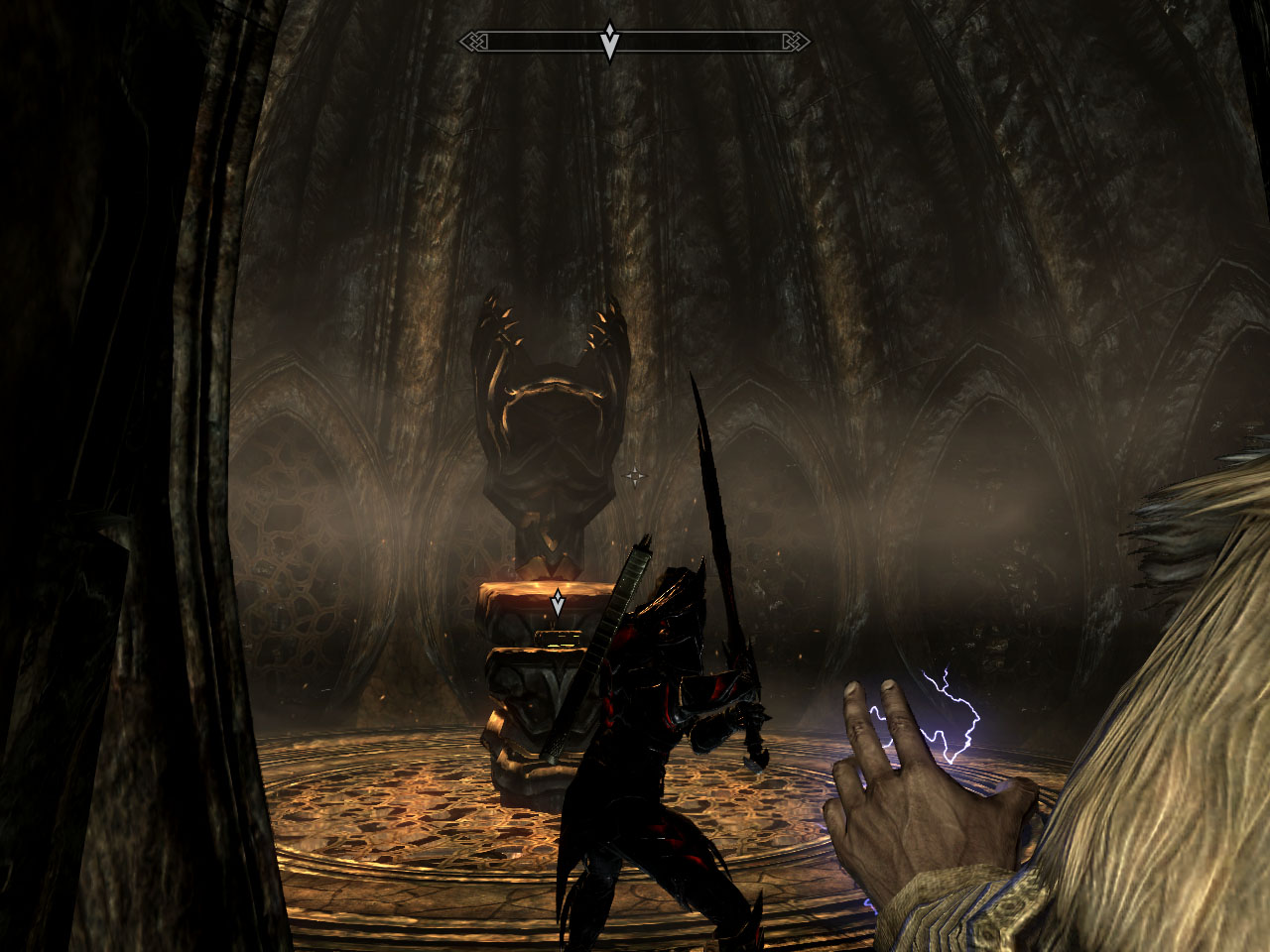Click the floating quest arrow above the pedestal
Image resolution: width=1270 pixels, height=952 pixels.
[x=559, y=602]
